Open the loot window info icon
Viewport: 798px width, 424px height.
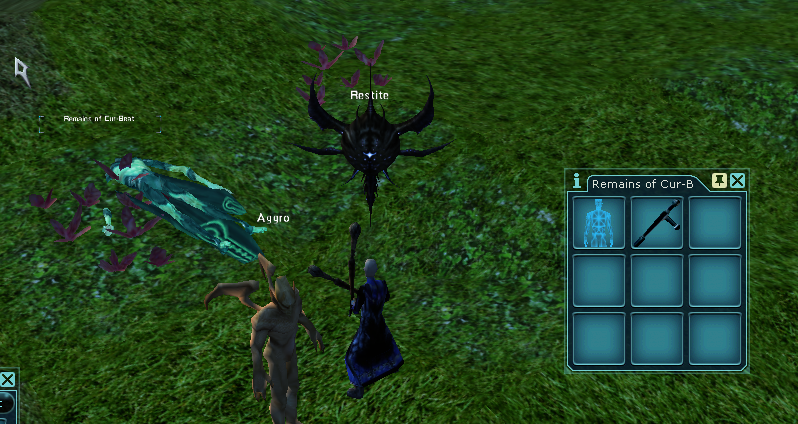coord(576,181)
